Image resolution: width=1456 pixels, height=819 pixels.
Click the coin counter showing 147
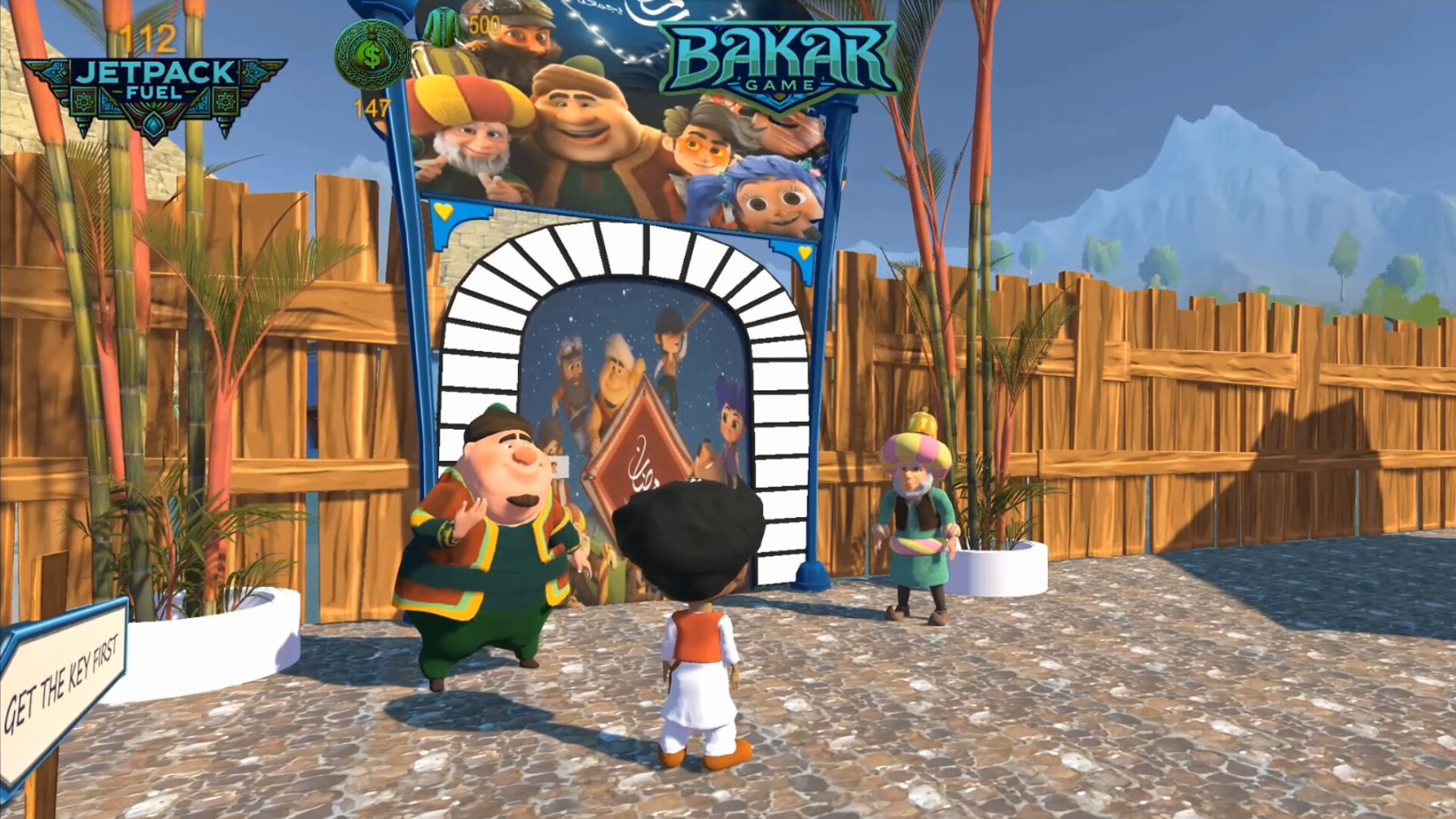click(371, 108)
